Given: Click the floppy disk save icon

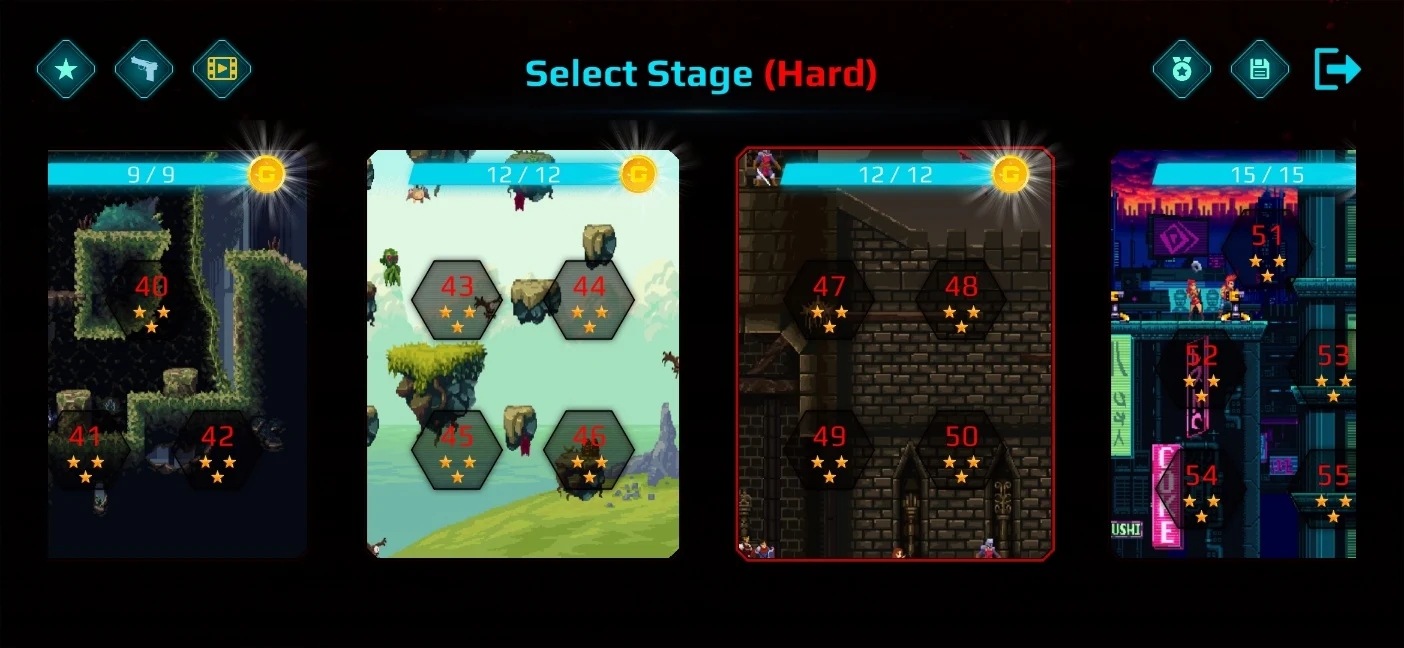Looking at the screenshot, I should coord(1259,69).
